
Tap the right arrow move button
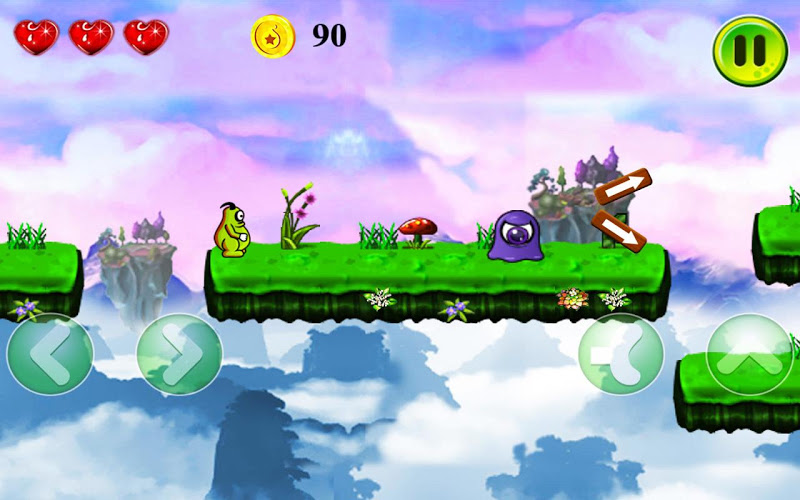tap(179, 354)
